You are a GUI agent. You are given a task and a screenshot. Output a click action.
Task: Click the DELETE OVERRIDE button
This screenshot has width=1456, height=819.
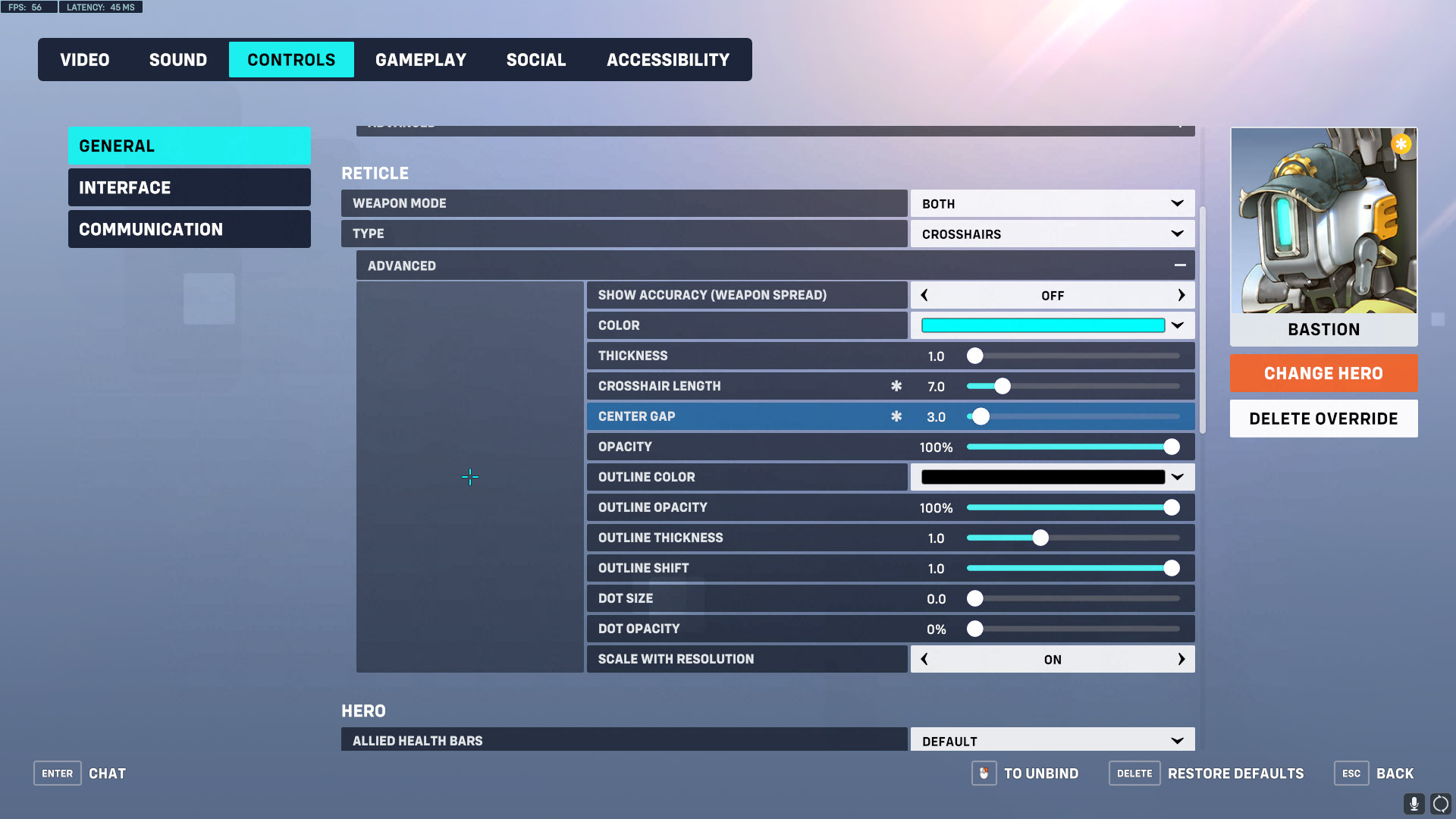coord(1323,418)
